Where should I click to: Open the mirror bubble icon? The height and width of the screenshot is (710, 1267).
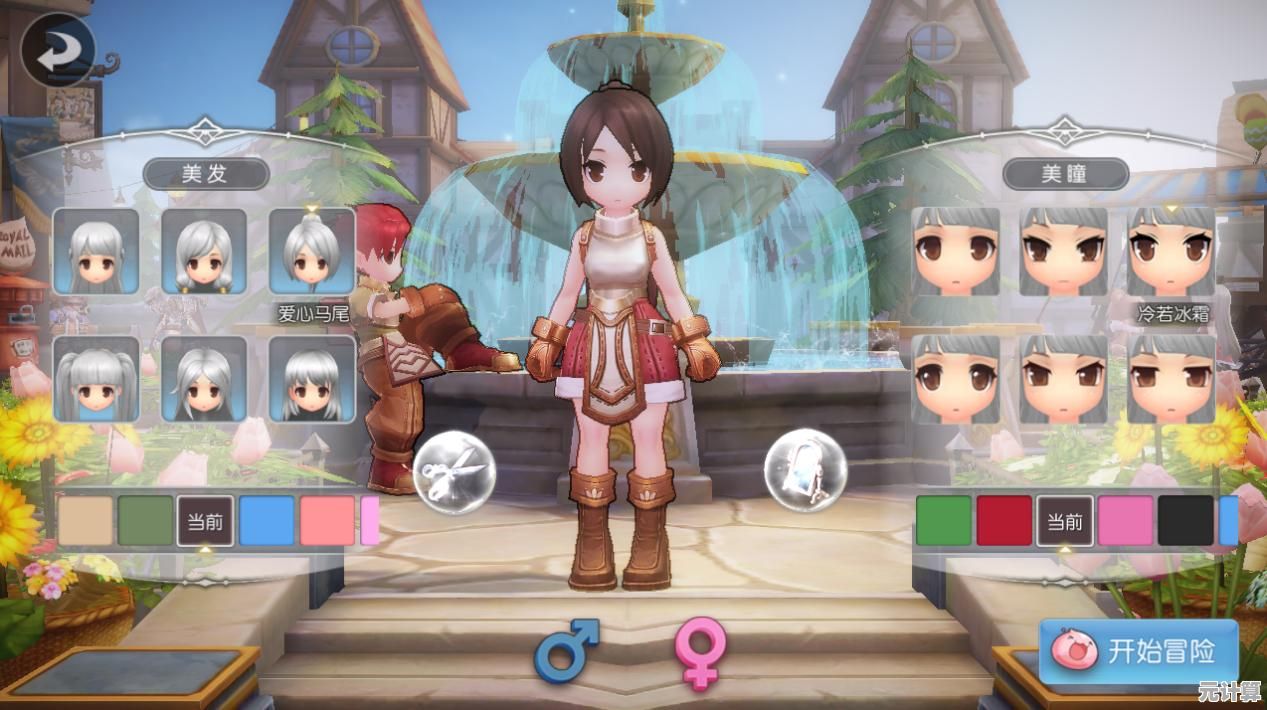[805, 469]
